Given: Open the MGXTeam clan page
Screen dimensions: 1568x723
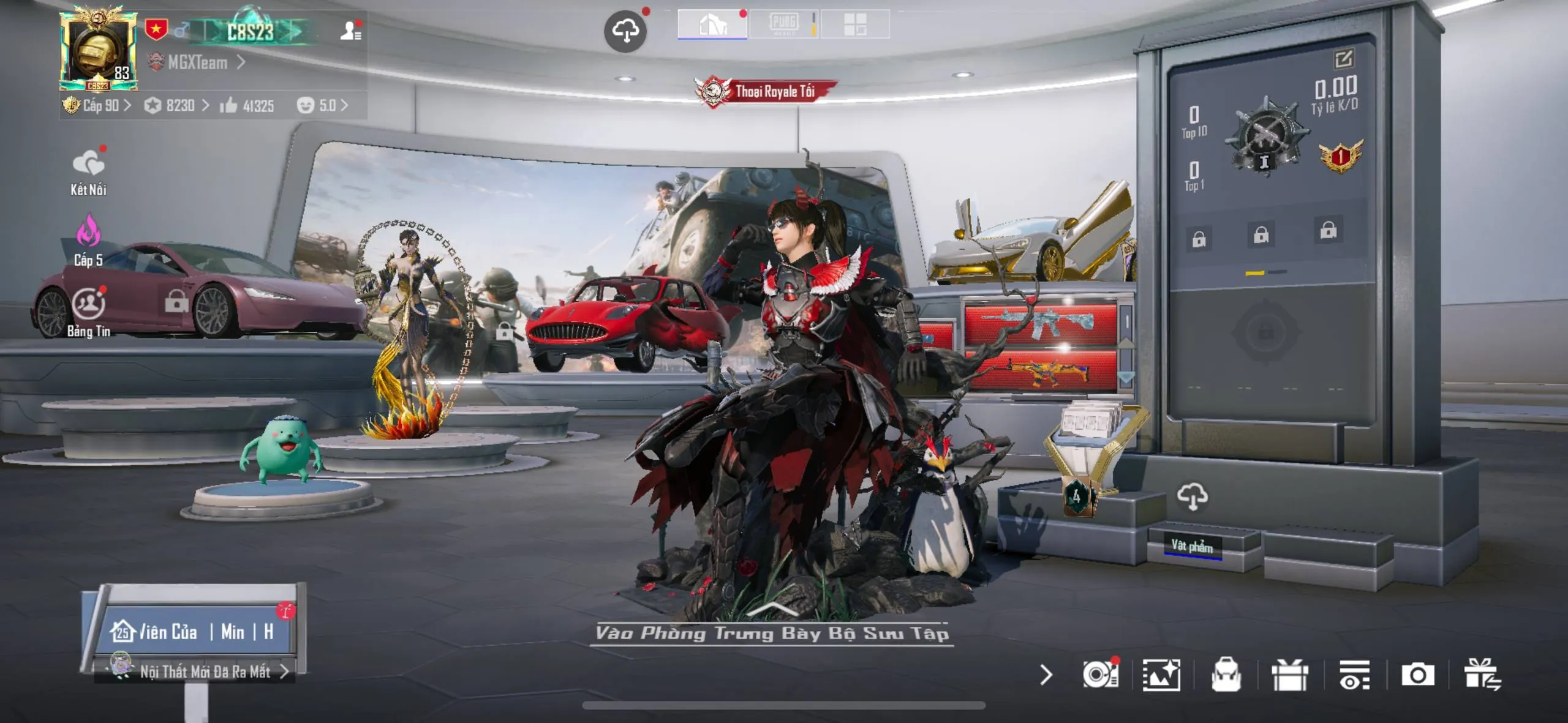Looking at the screenshot, I should pos(197,62).
